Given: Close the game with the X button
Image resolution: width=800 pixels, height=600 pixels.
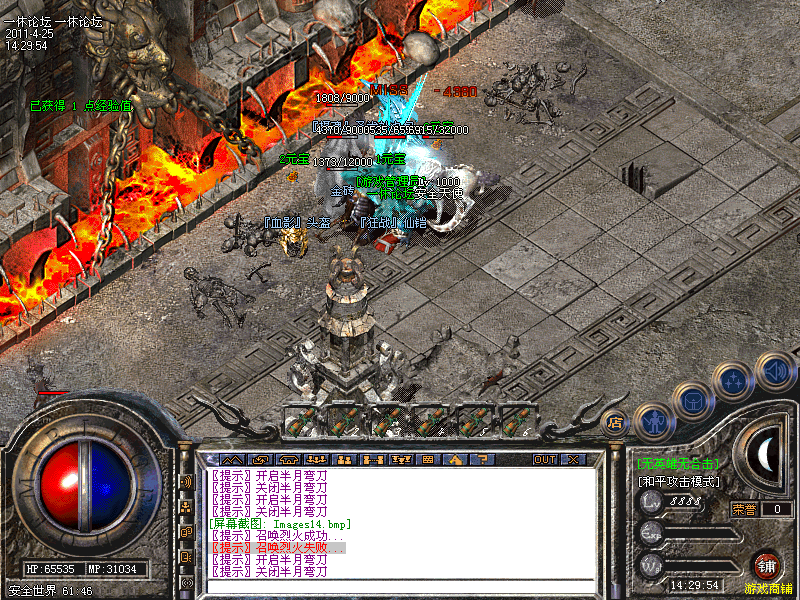Looking at the screenshot, I should pos(573,459).
